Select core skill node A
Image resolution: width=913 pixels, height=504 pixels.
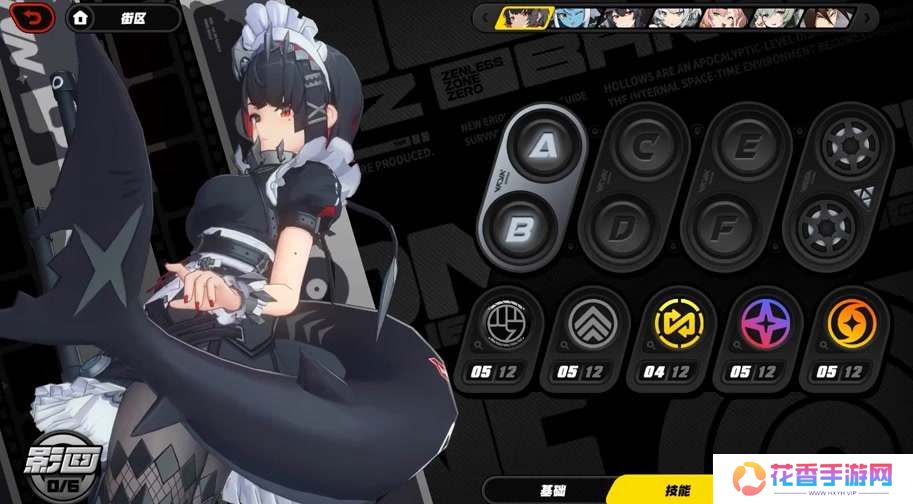coord(543,147)
